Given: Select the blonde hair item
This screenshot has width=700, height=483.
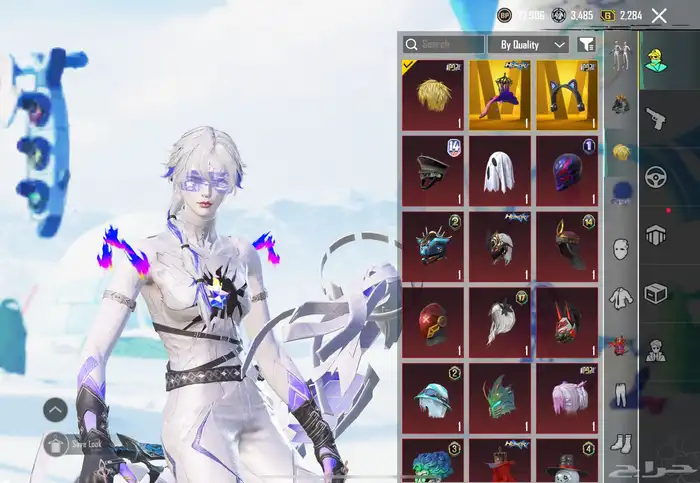Looking at the screenshot, I should tap(433, 95).
